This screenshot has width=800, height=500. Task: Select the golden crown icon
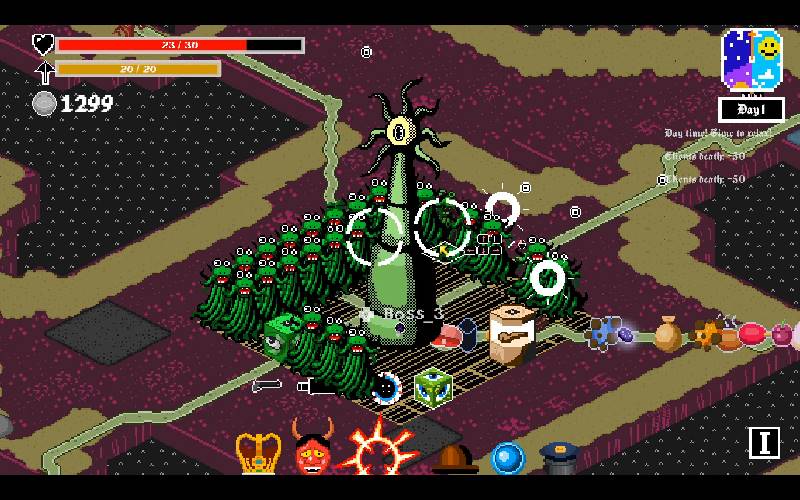pos(257,453)
